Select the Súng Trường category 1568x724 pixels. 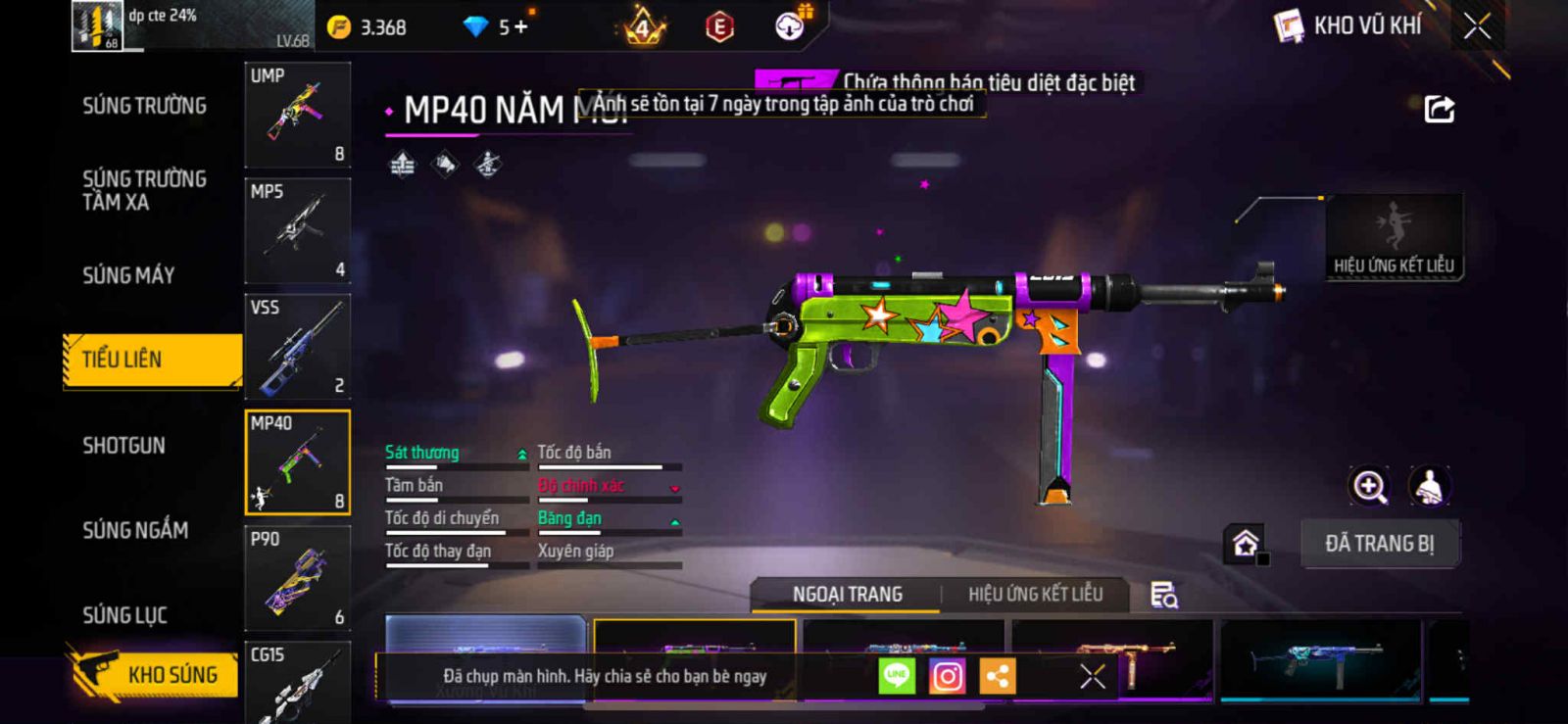click(144, 106)
